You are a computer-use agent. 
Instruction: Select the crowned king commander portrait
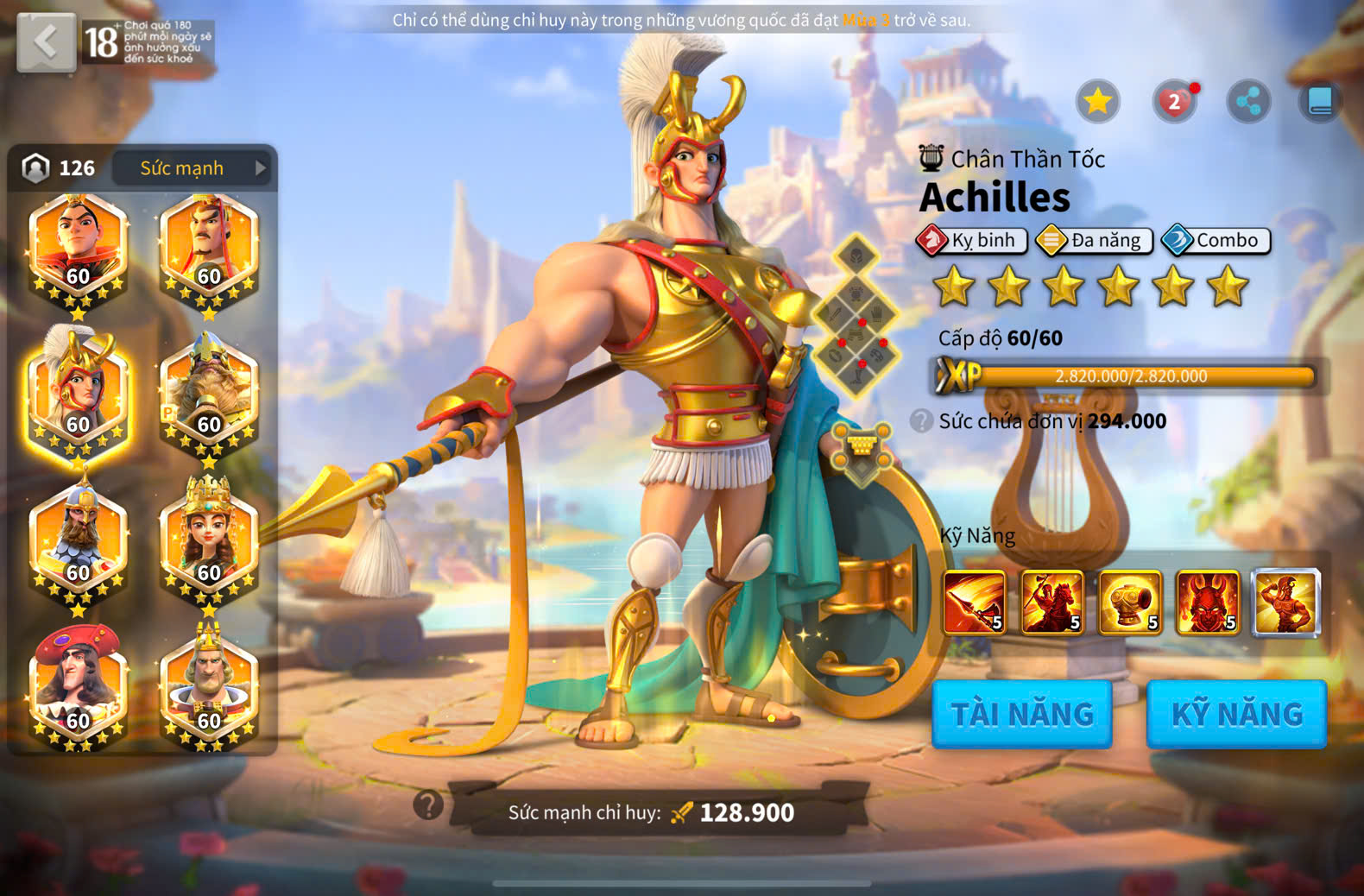208,685
